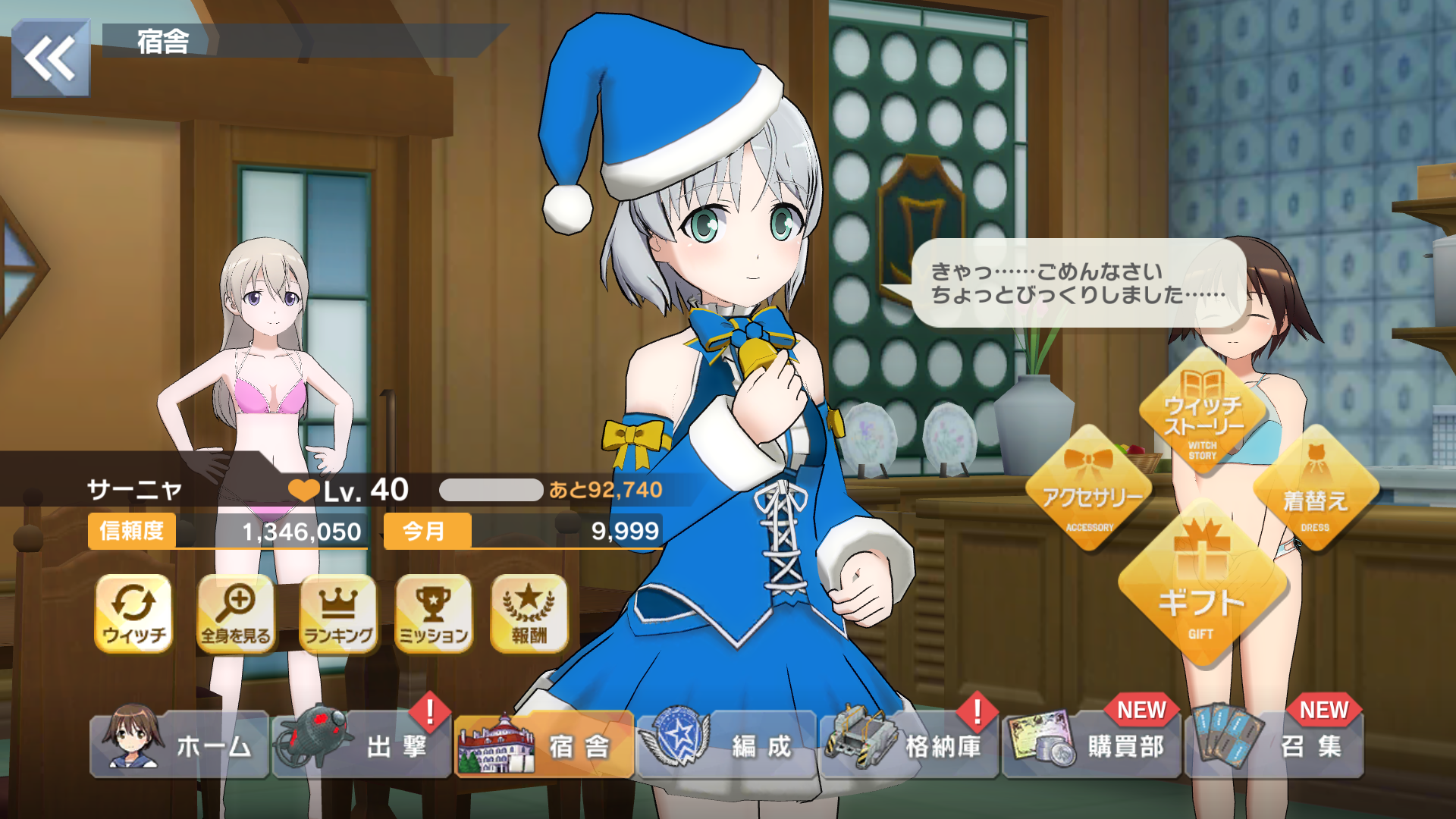
Task: Open the ランキング ranking screen
Action: [x=338, y=613]
